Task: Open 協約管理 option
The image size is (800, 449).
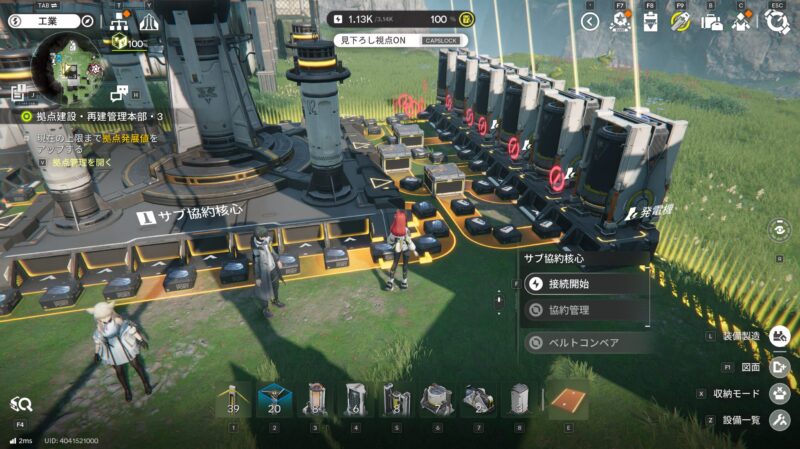Action: coord(586,310)
